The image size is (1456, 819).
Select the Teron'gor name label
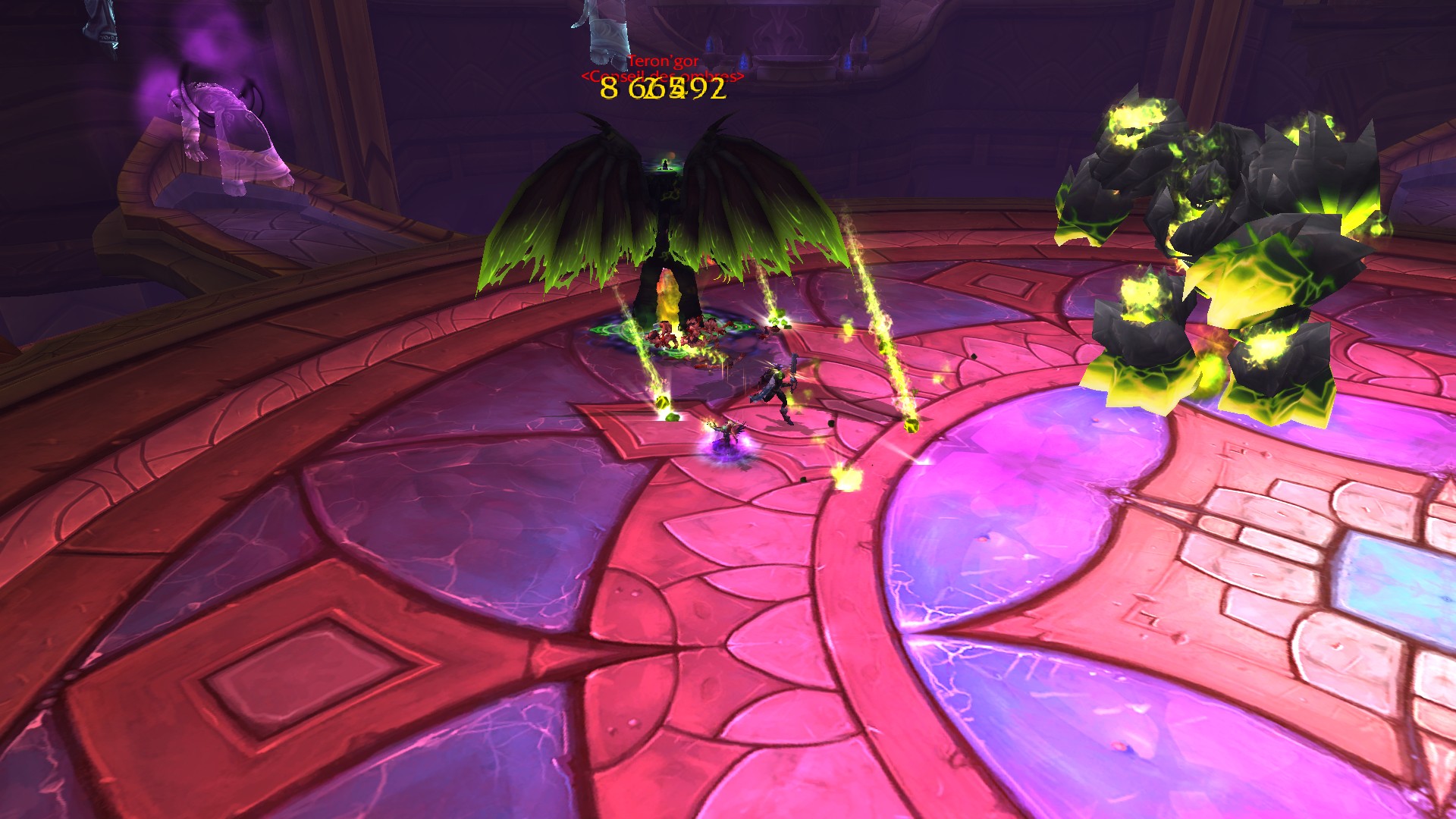(x=664, y=61)
